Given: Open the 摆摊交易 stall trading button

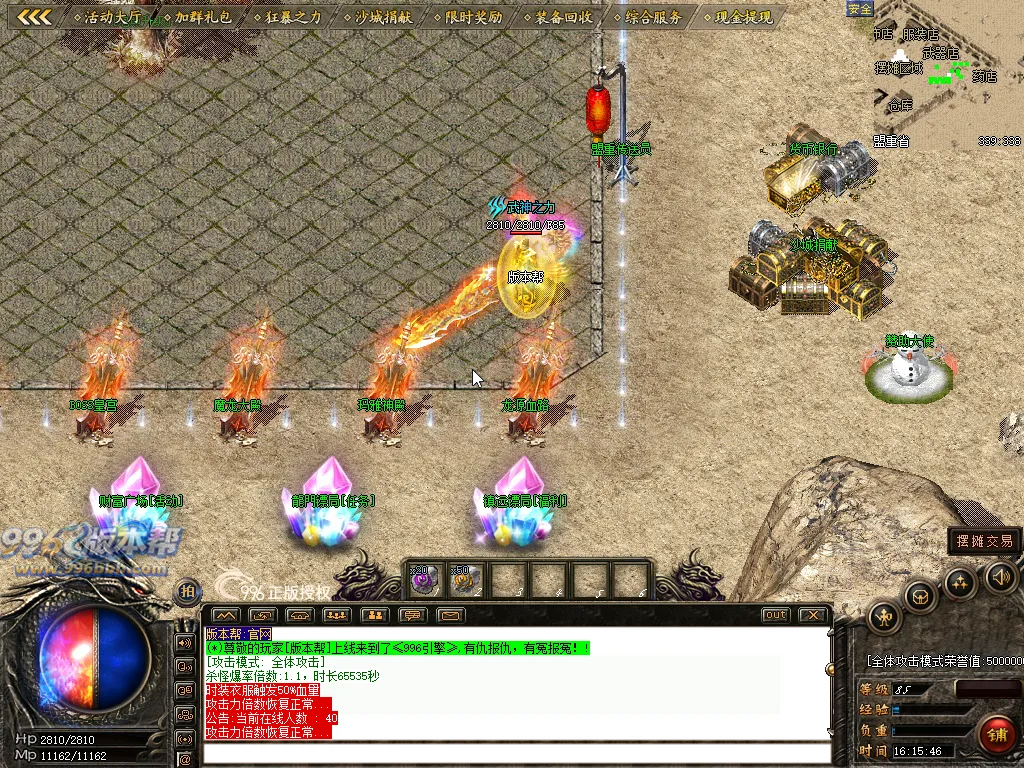Looking at the screenshot, I should point(984,541).
